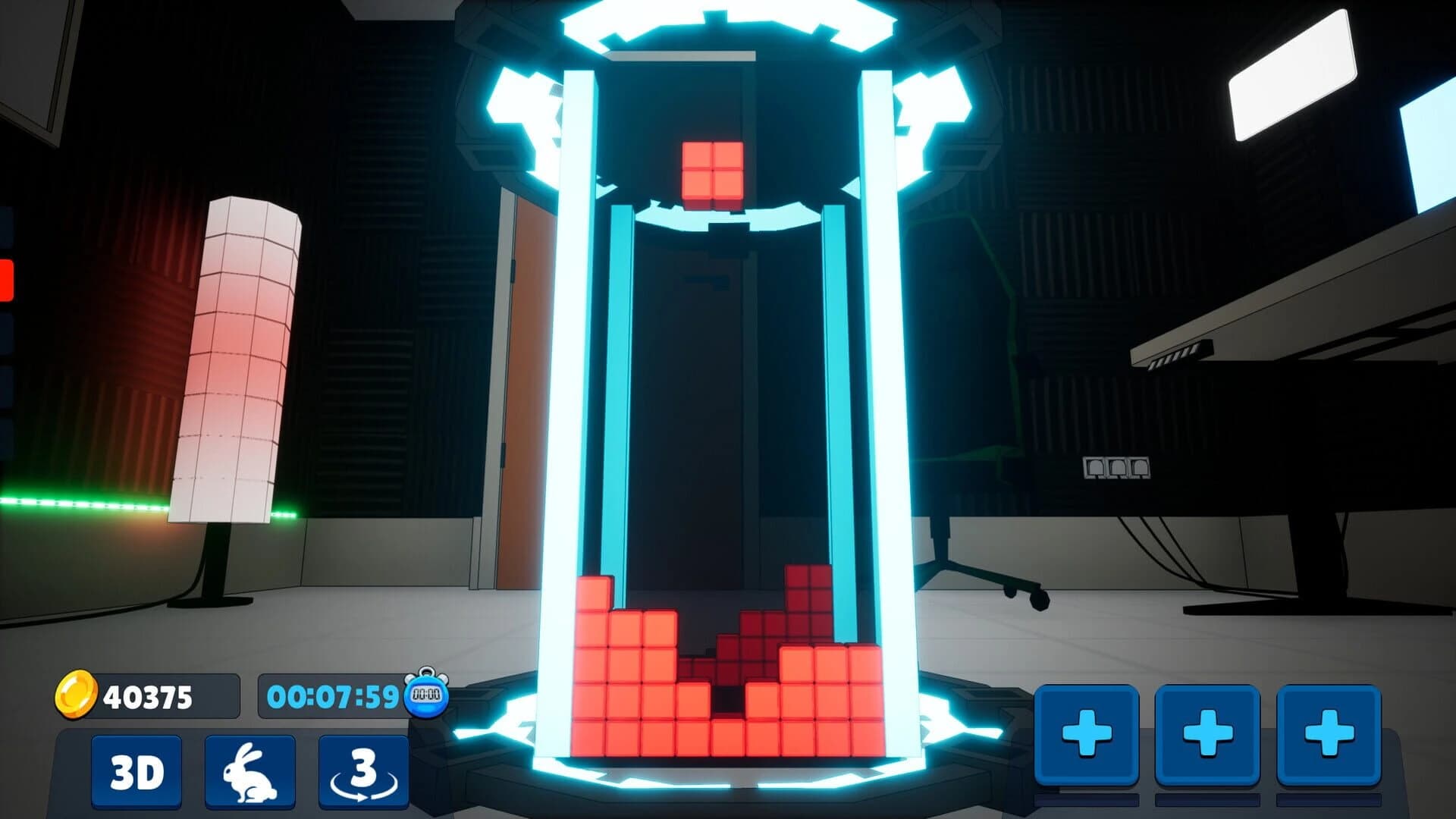Click the coin balance reading 40375
The height and width of the screenshot is (819, 1456).
pyautogui.click(x=148, y=694)
